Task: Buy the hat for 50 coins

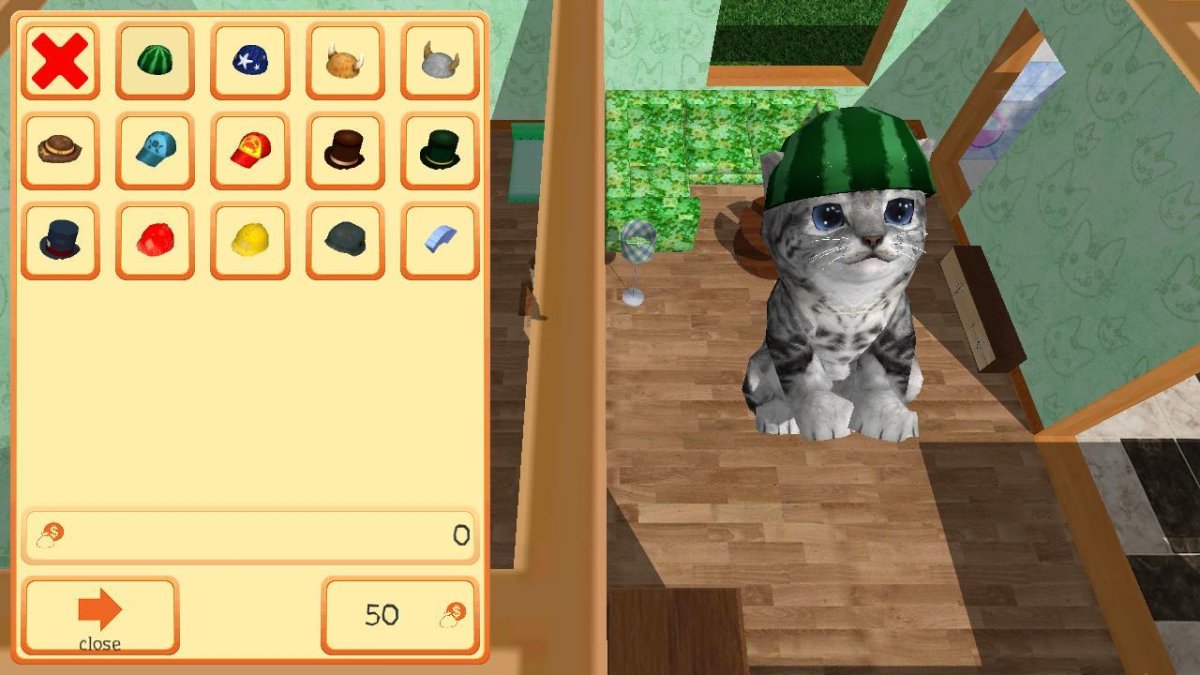Action: point(400,615)
